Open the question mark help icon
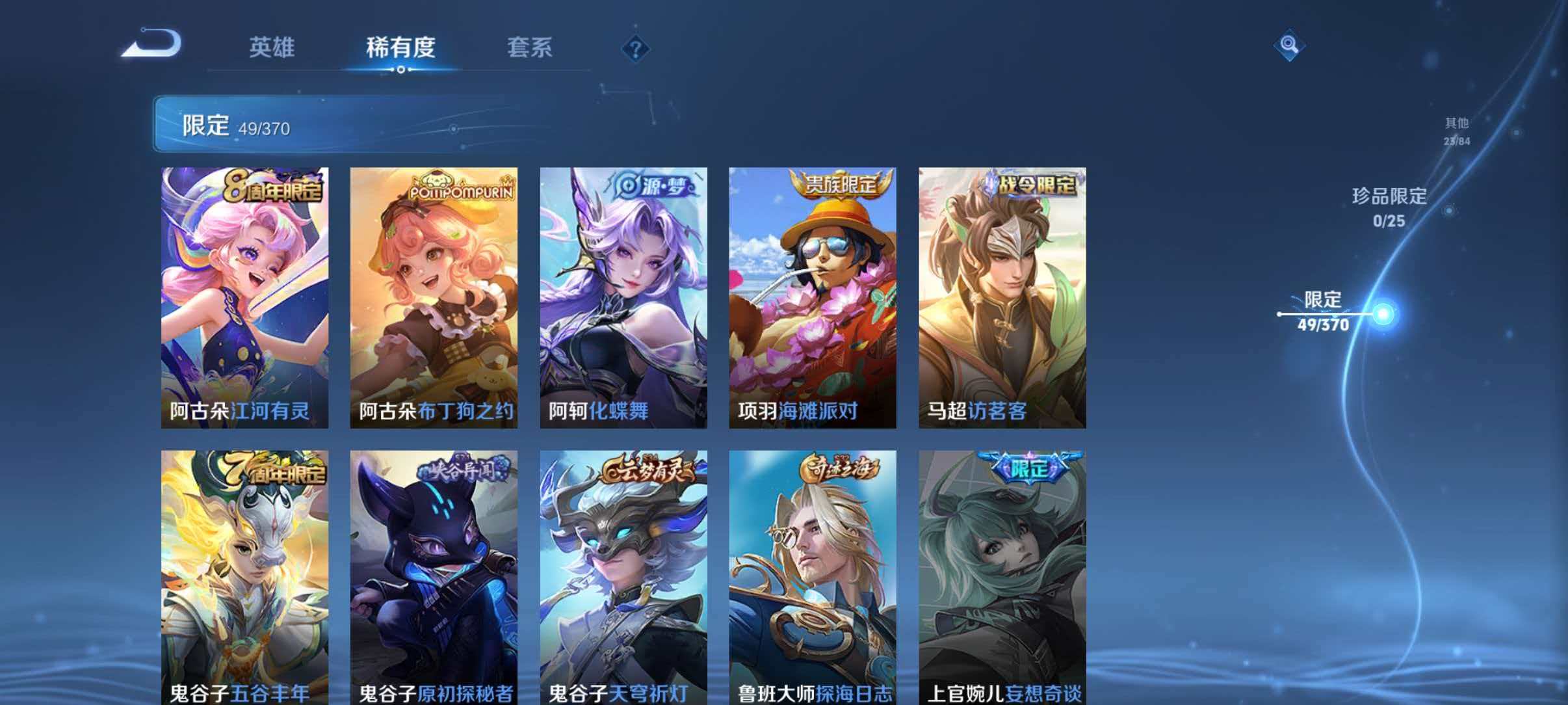This screenshot has height=705, width=1568. tap(636, 47)
